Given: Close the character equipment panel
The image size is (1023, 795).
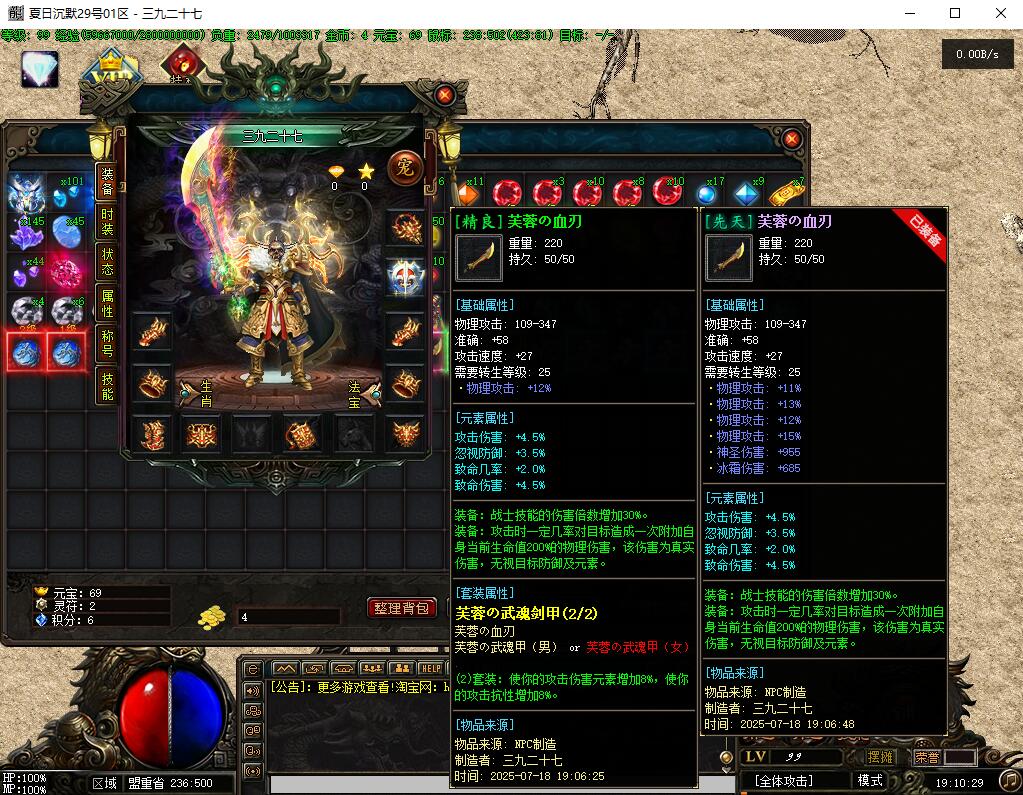Looking at the screenshot, I should (446, 96).
